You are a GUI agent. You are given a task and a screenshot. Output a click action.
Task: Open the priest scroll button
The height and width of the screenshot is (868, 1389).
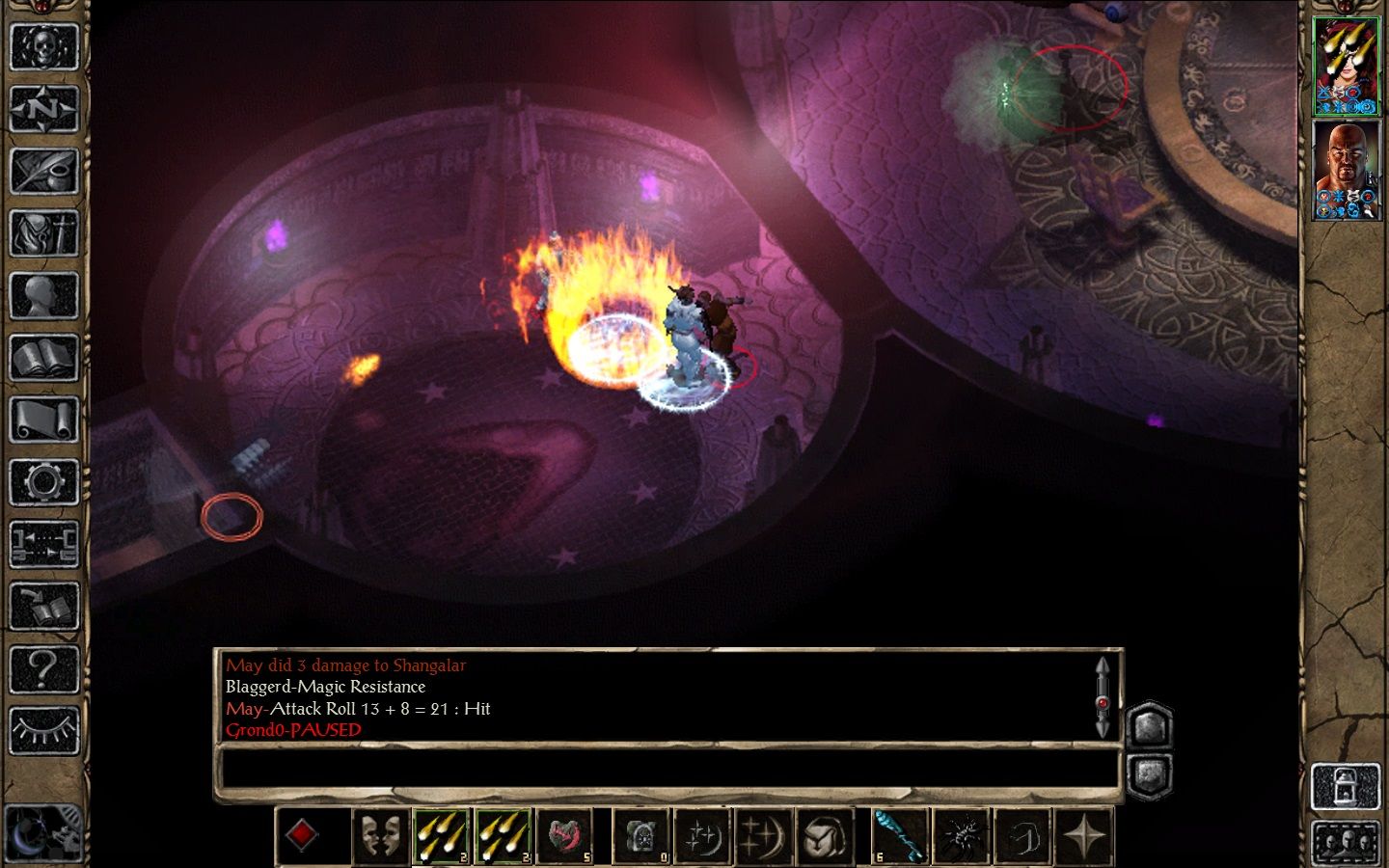43,420
